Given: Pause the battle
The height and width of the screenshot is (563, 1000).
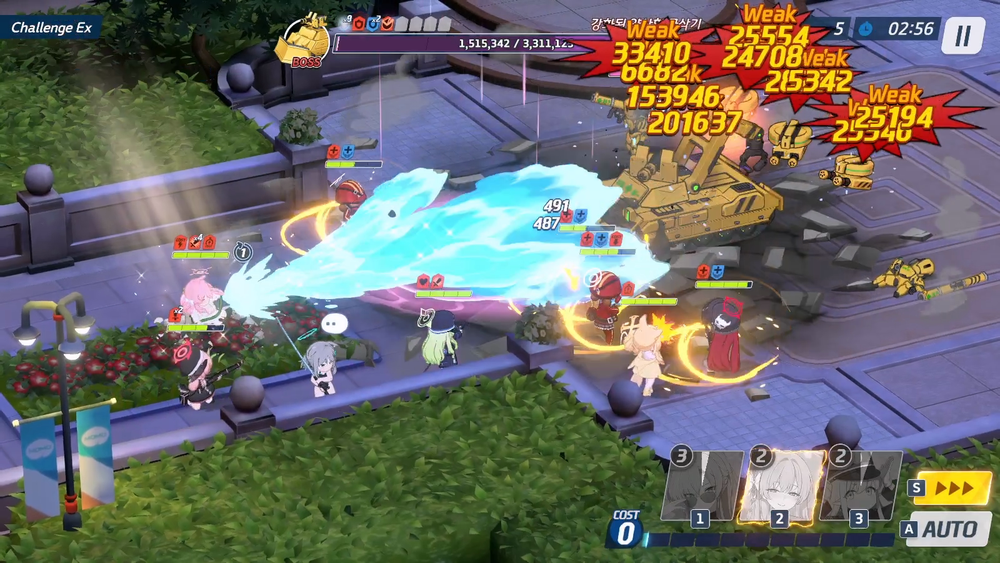Looking at the screenshot, I should pos(962,36).
